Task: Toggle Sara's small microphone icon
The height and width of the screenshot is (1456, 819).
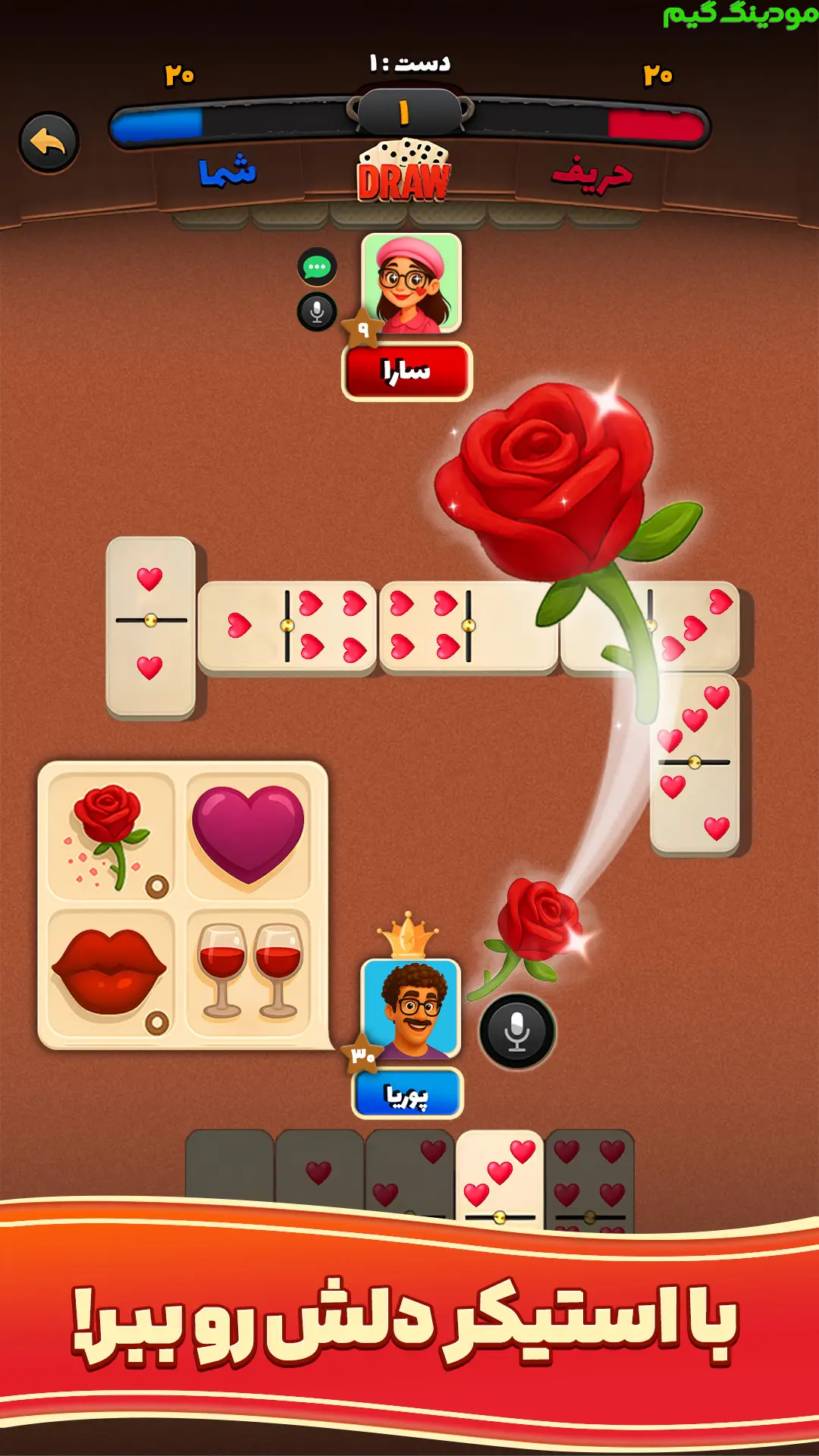Action: click(x=317, y=312)
